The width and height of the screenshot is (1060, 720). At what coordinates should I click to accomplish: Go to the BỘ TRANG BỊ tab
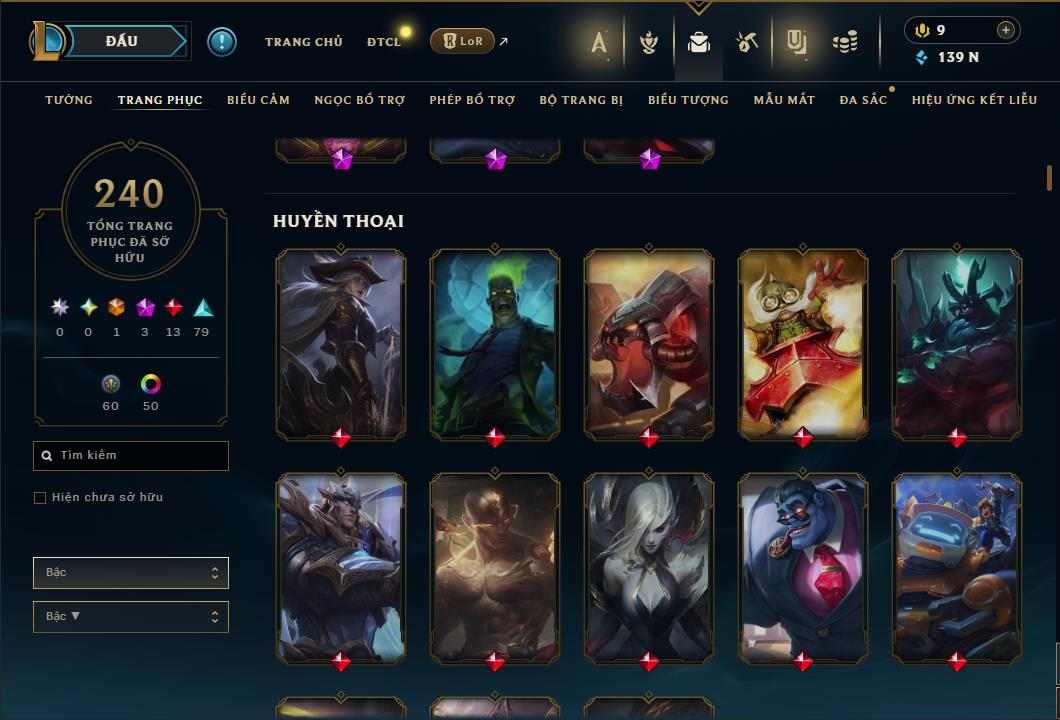coord(581,100)
